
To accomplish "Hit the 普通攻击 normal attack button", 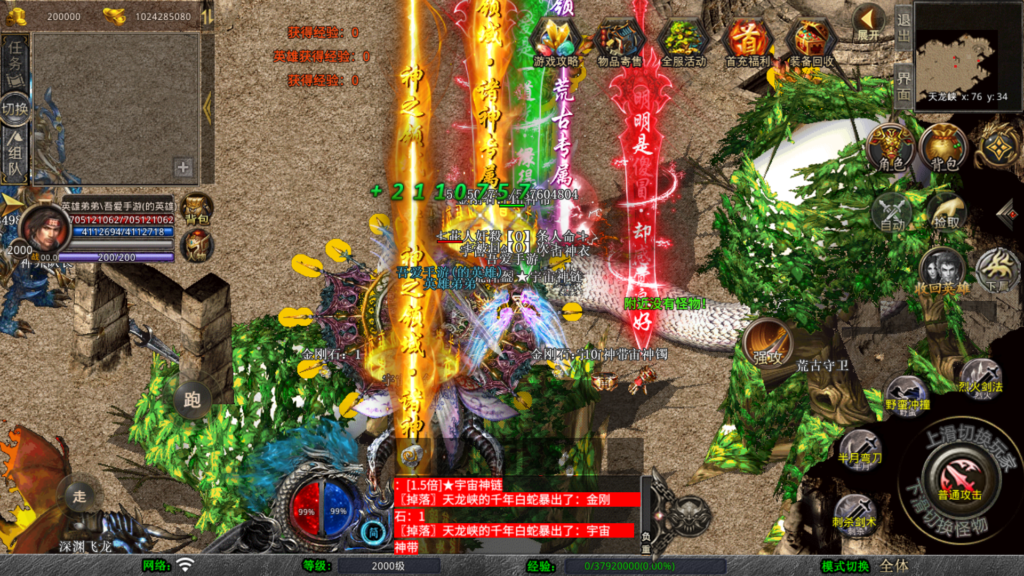I will (956, 476).
